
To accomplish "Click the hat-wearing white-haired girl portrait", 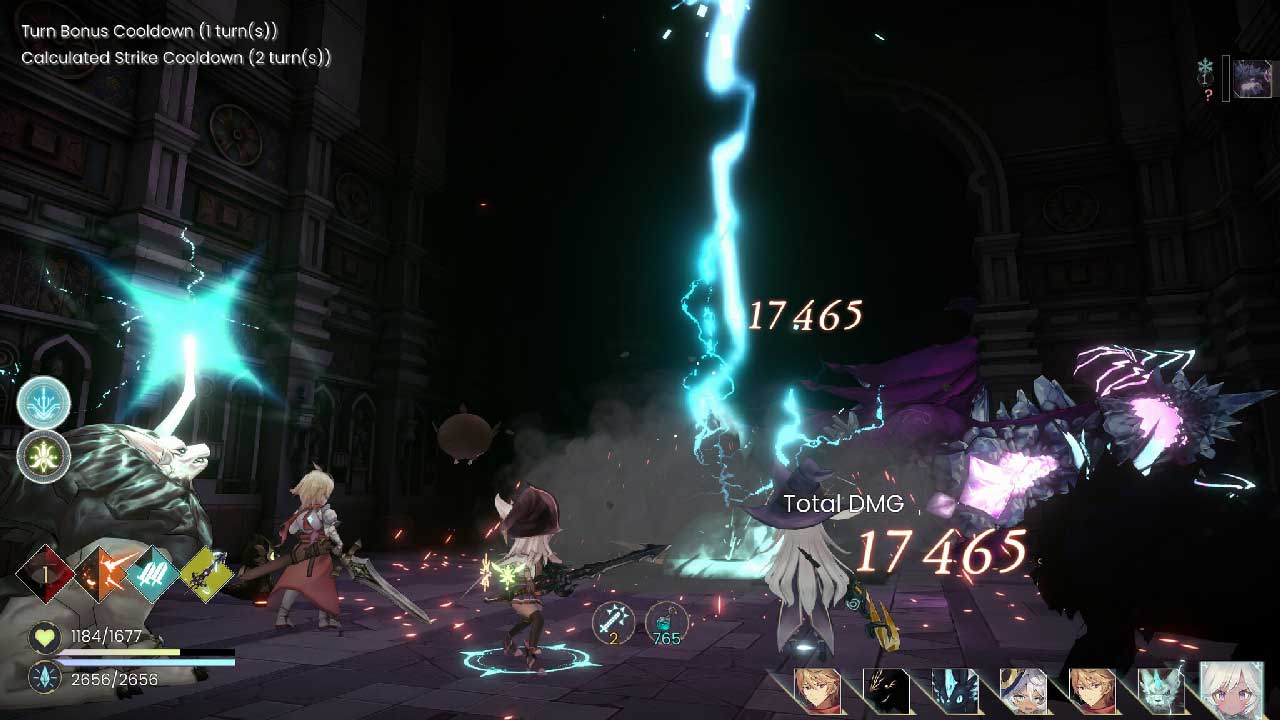I will click(x=1021, y=690).
